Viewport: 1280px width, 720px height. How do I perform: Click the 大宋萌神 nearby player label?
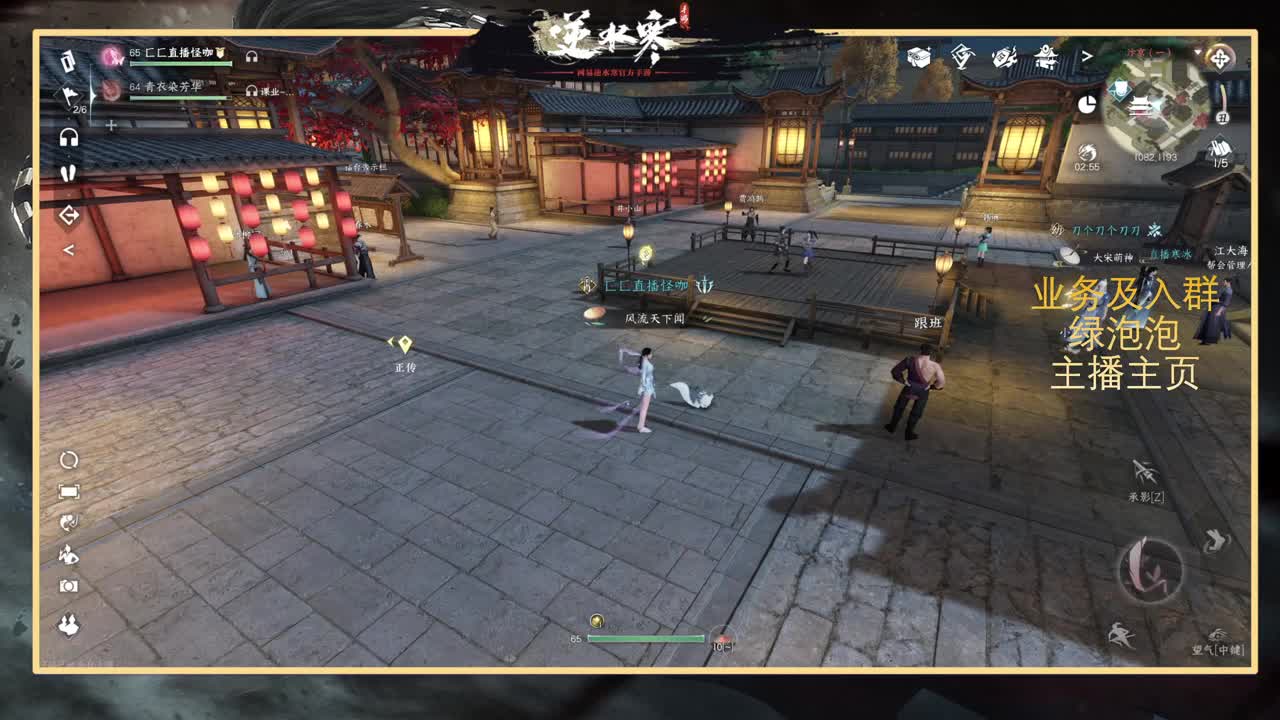tap(1113, 256)
